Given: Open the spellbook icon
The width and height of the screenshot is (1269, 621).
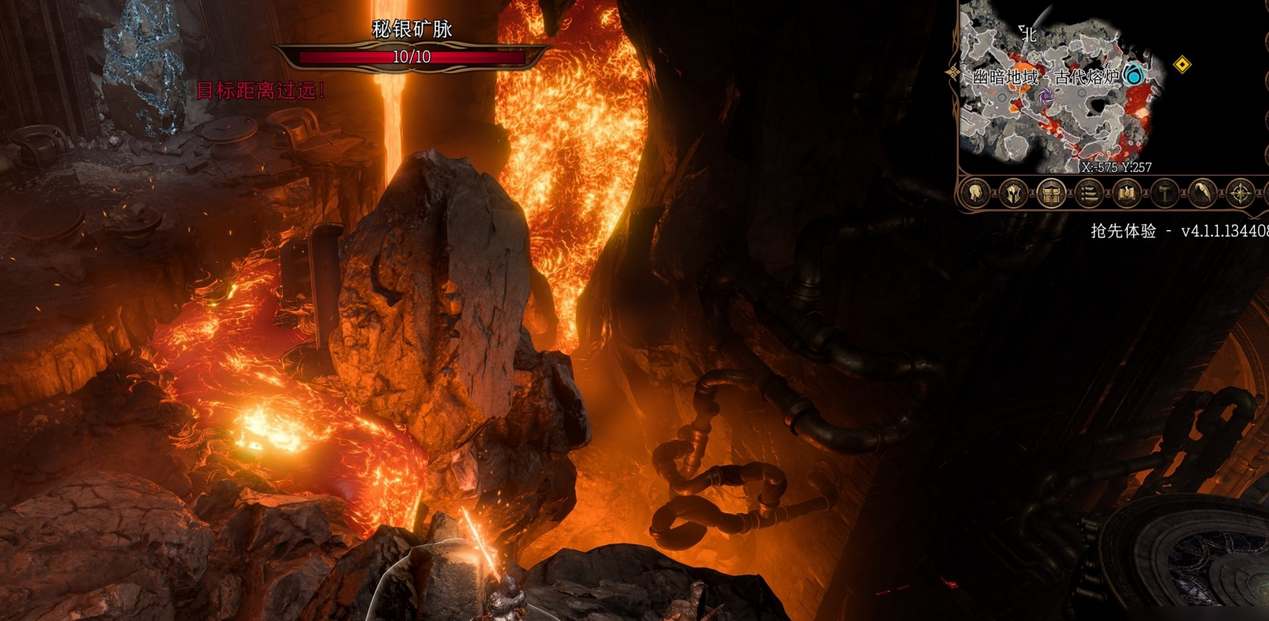Looking at the screenshot, I should click(x=1126, y=192).
